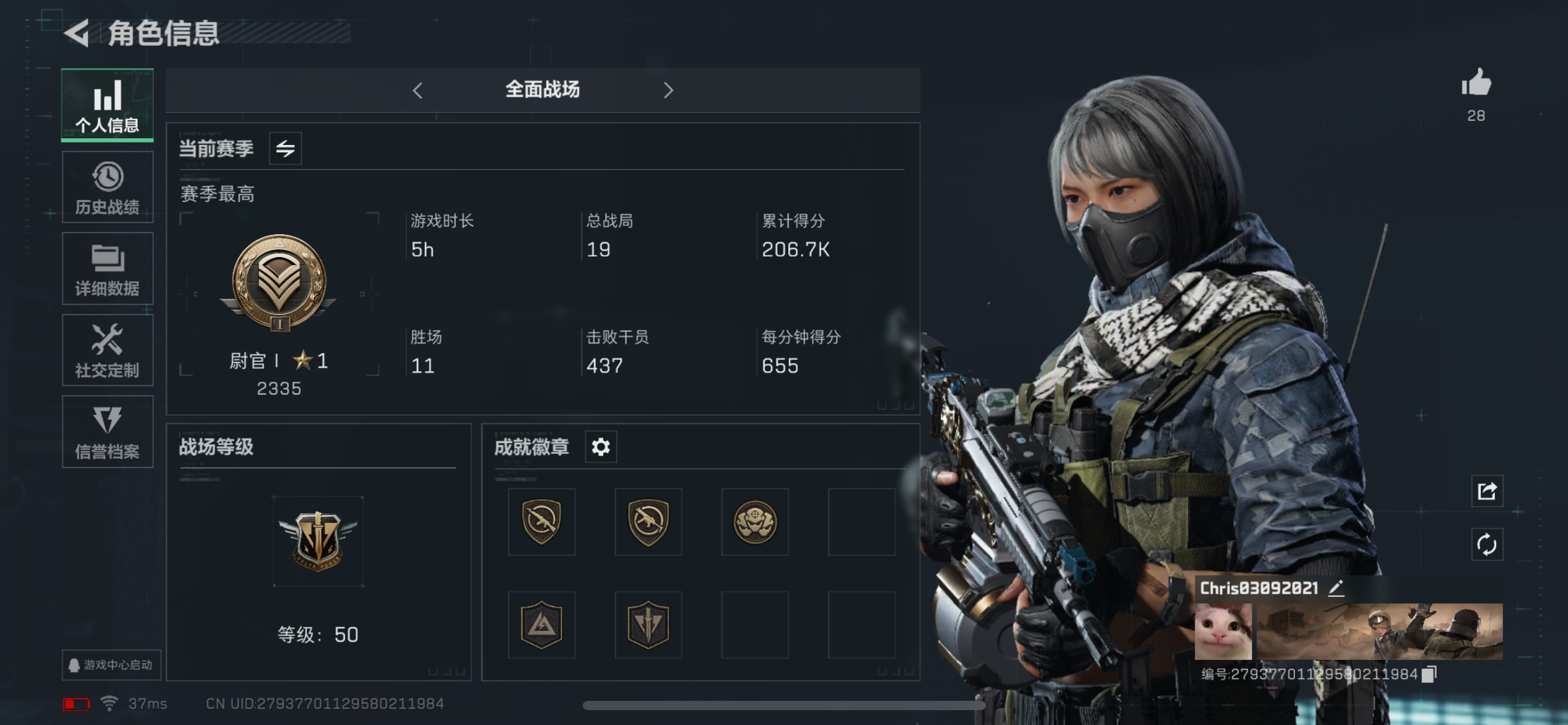Click the 游戏中心启动 button
Viewport: 1568px width, 725px height.
(x=111, y=665)
